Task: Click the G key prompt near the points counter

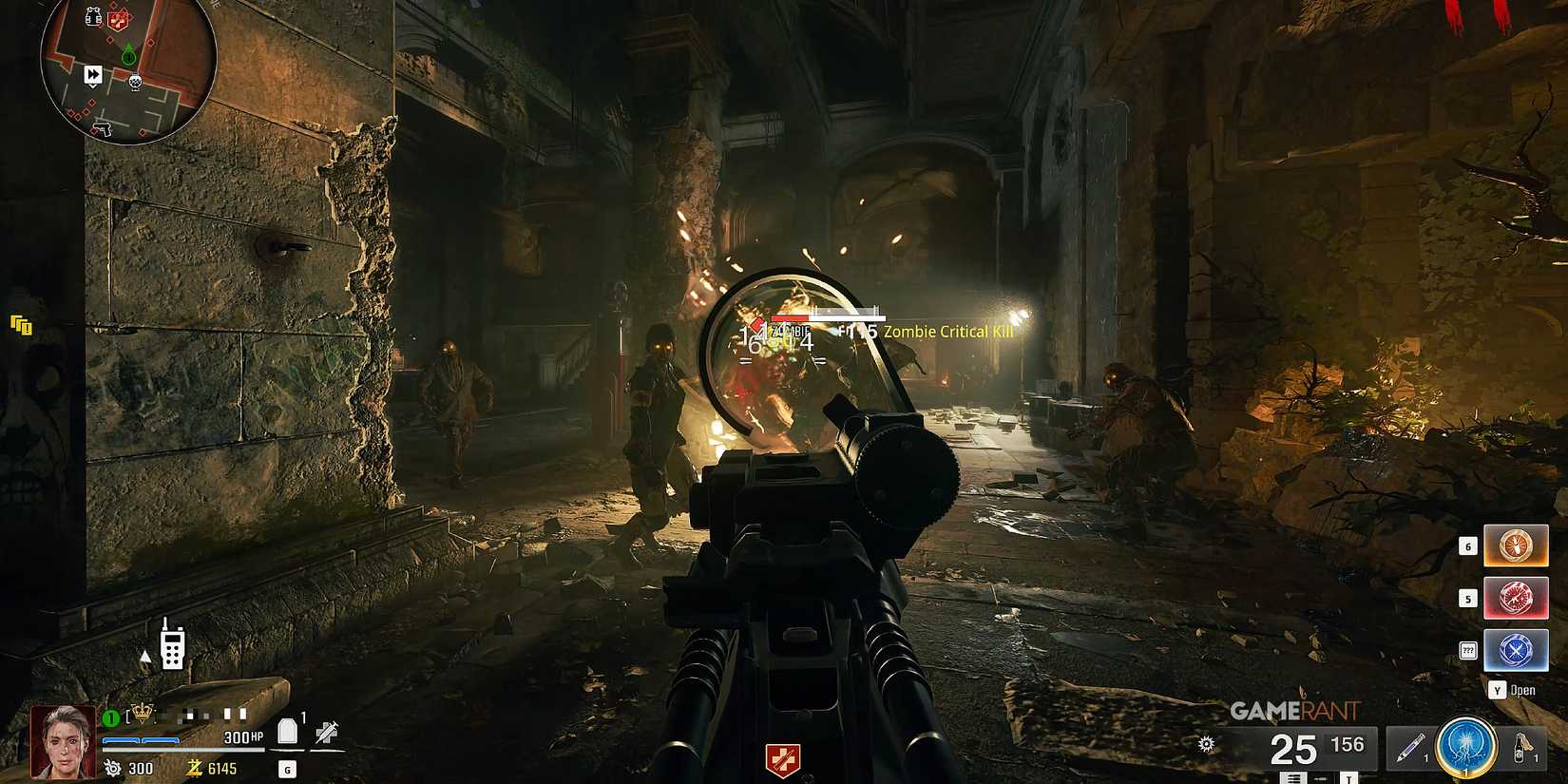Action: (x=287, y=769)
